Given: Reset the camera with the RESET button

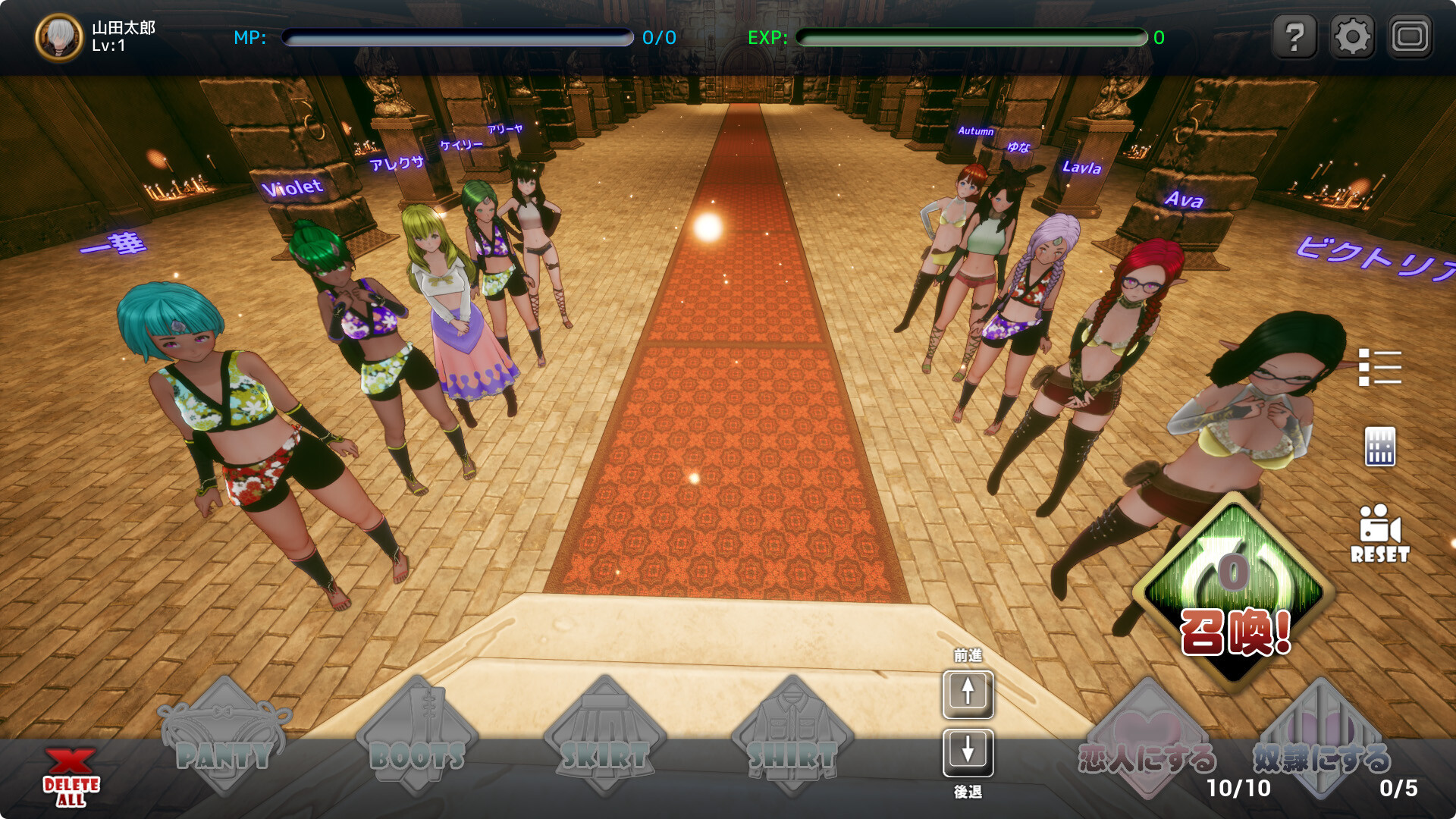Looking at the screenshot, I should [1379, 534].
